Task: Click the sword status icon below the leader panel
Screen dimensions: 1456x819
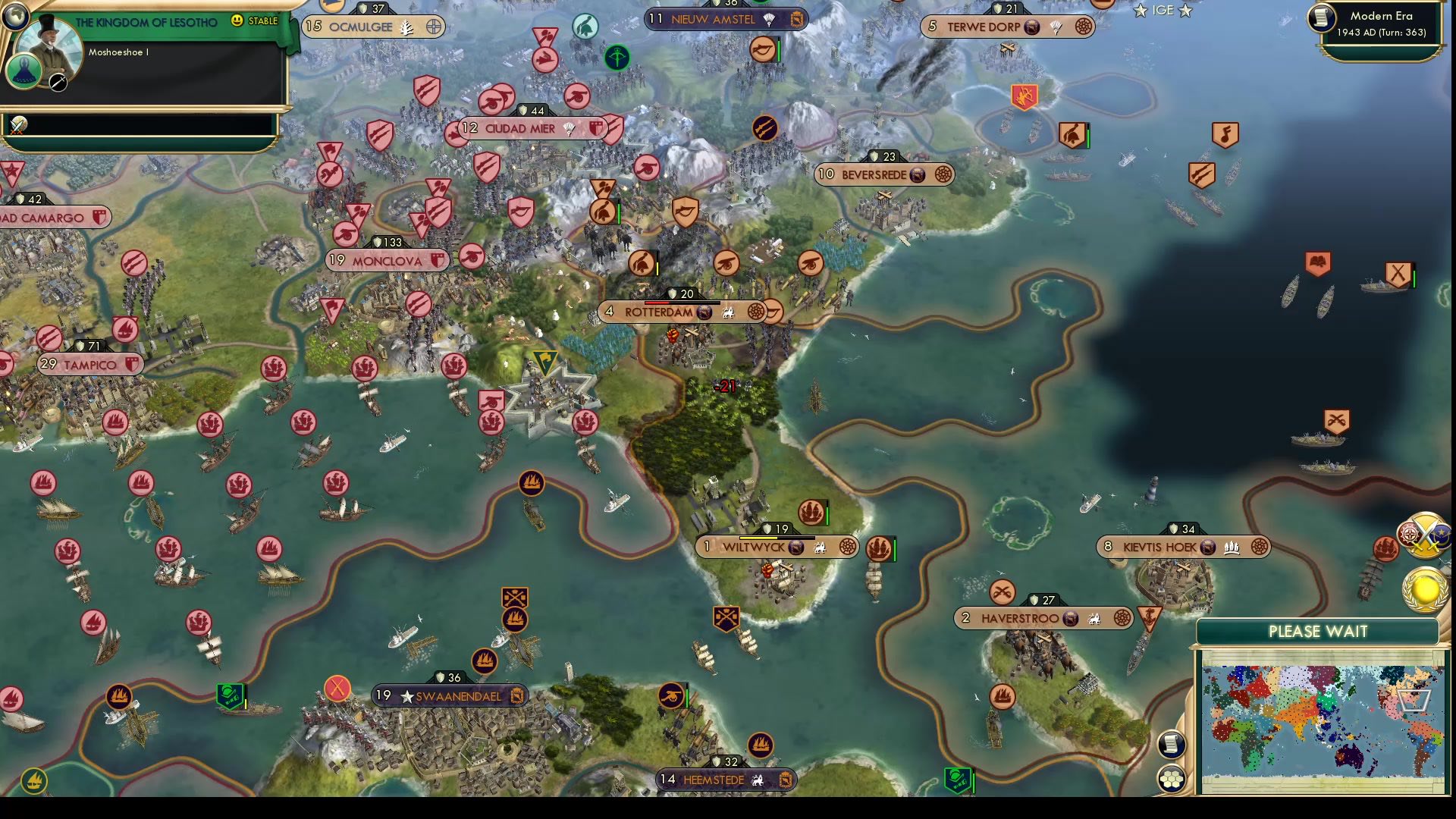Action: 17,124
